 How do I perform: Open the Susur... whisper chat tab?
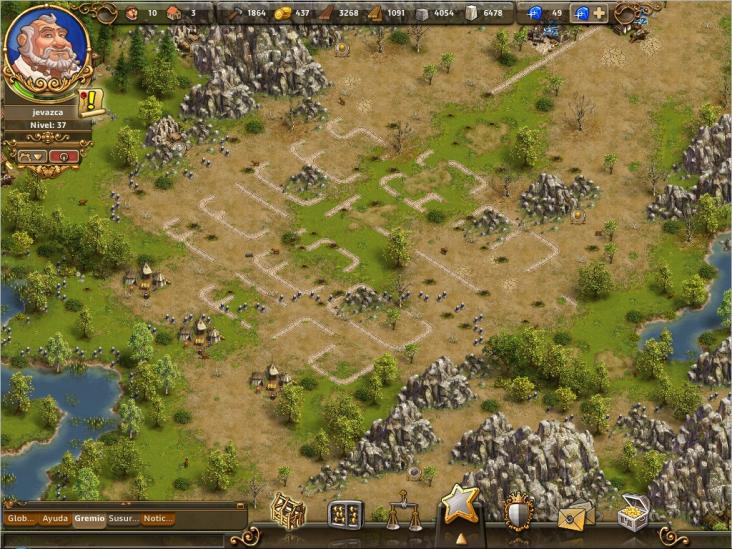click(x=123, y=519)
